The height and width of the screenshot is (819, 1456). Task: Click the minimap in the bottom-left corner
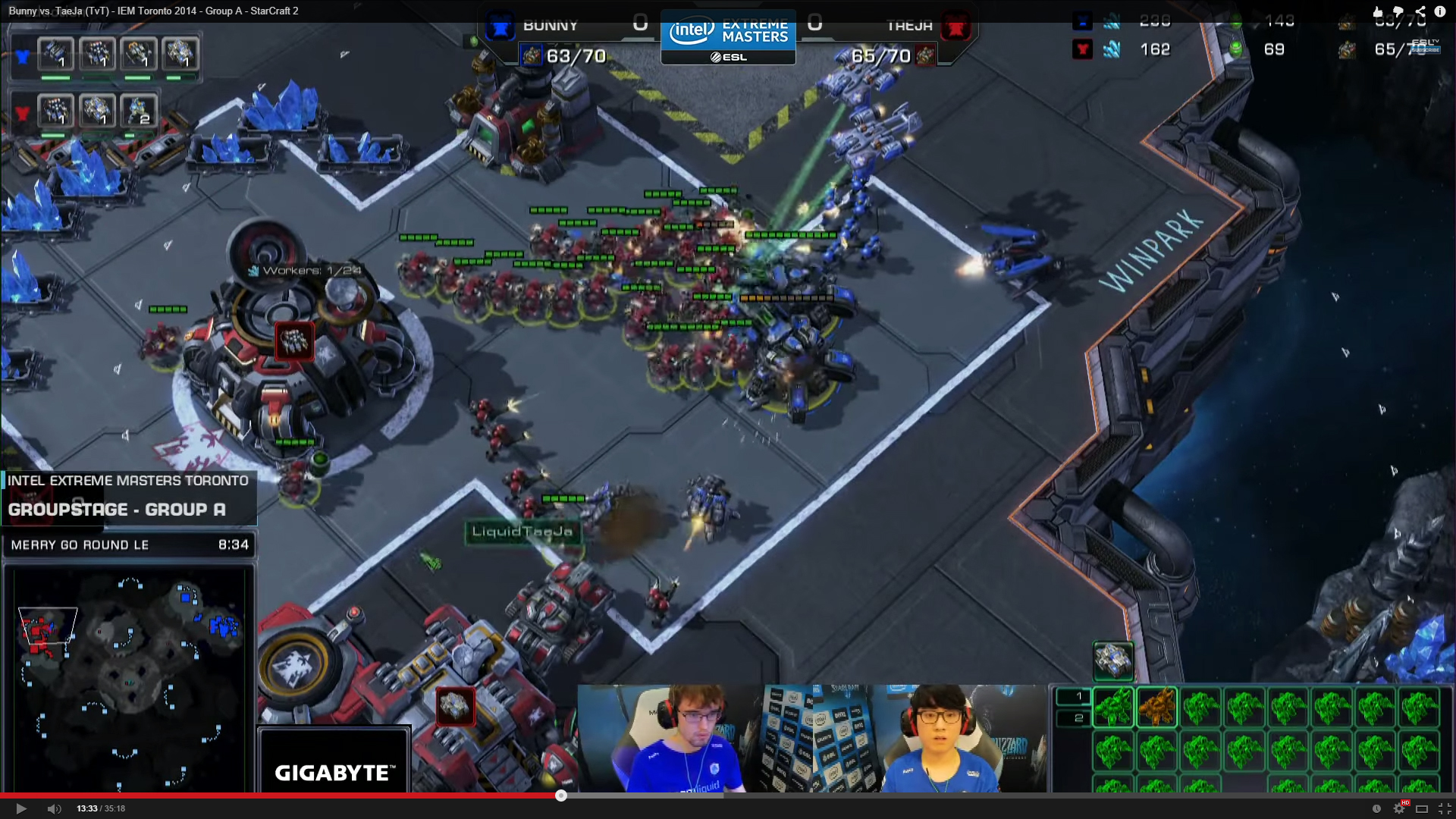pos(129,679)
